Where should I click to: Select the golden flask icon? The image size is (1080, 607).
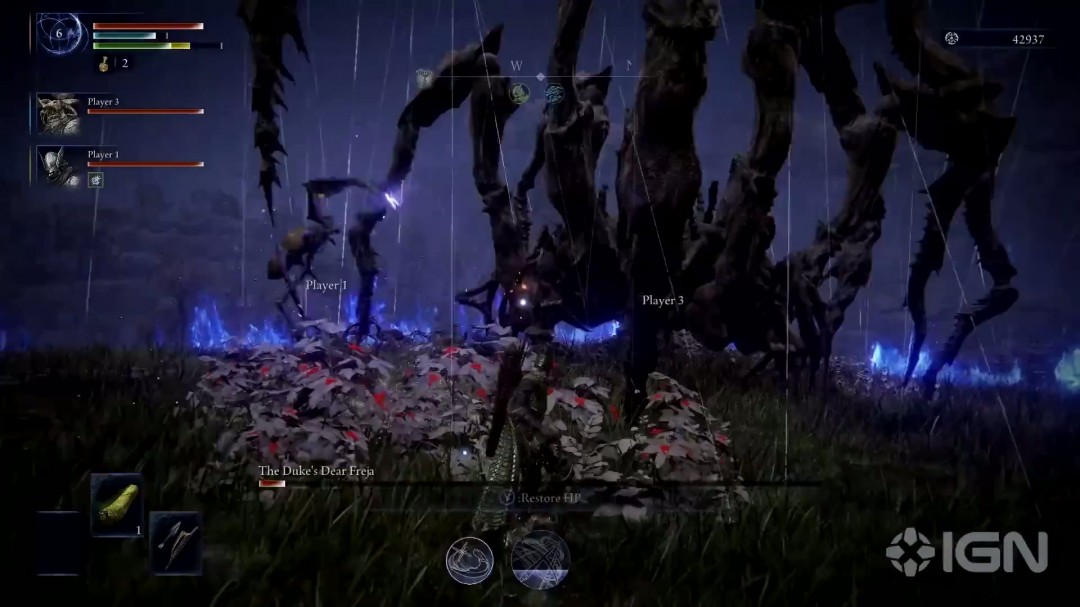[x=103, y=63]
